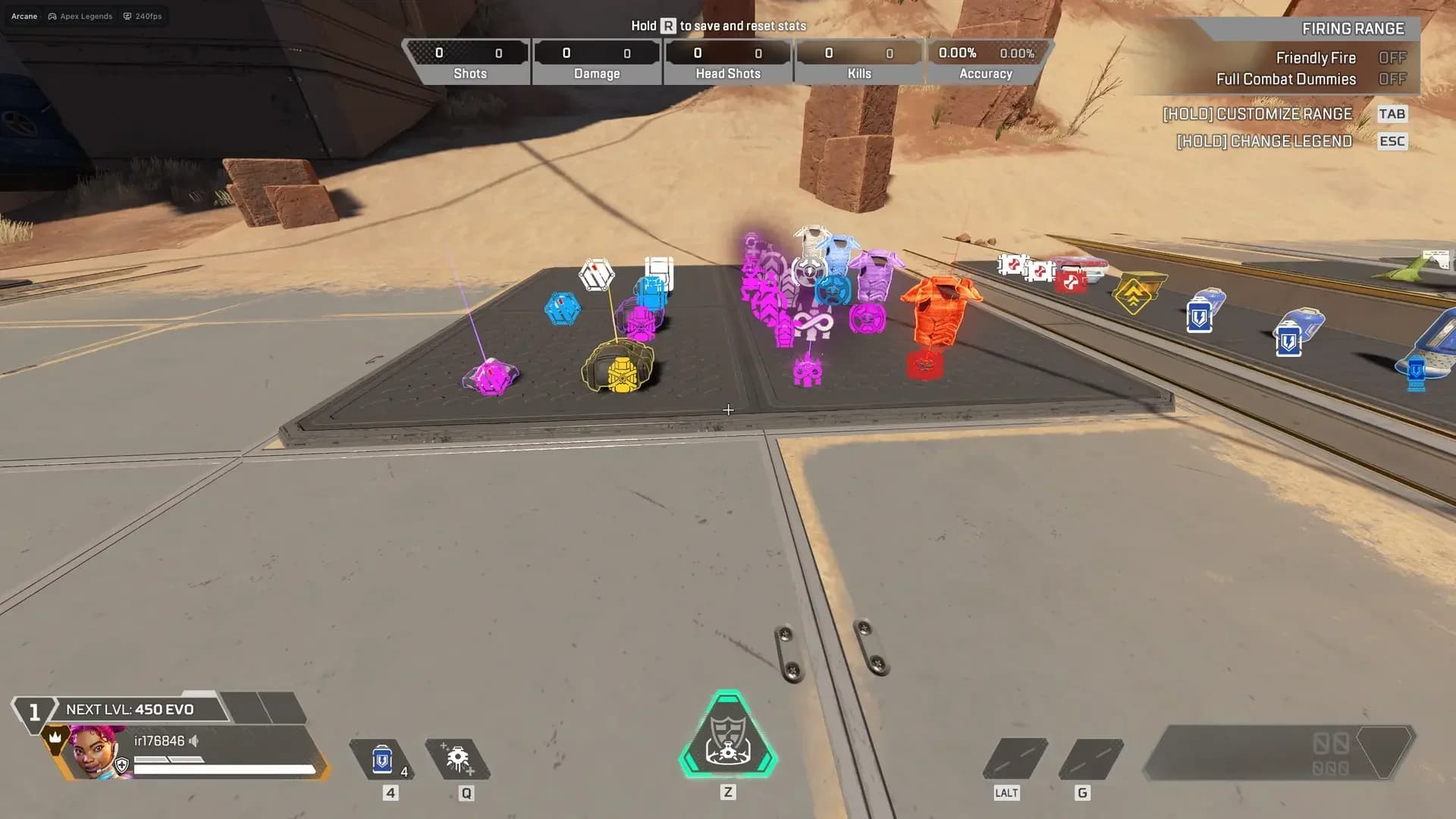Open the Arcane menu in the top-left overlay
1456x819 pixels.
point(23,15)
